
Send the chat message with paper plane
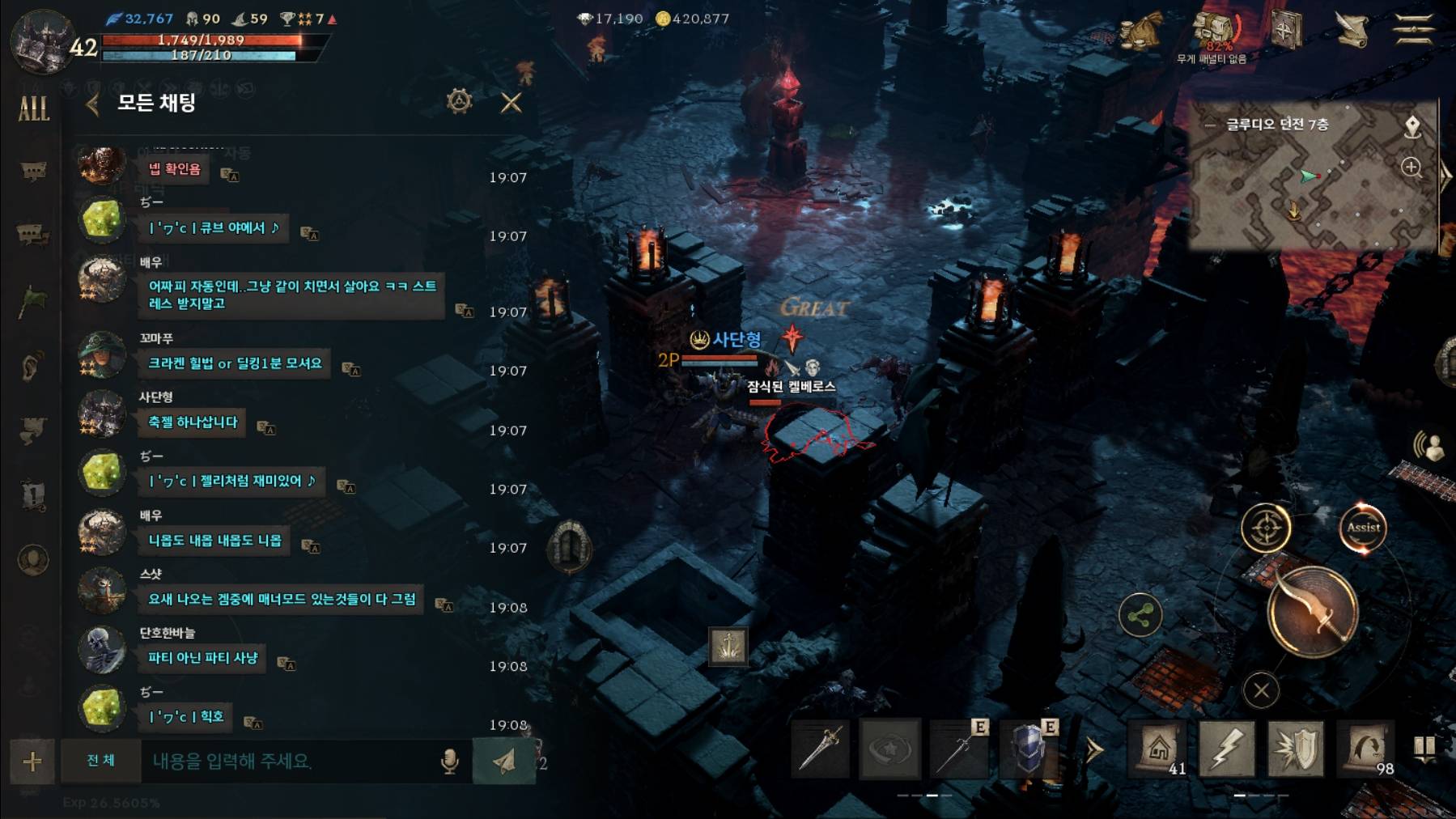tap(503, 761)
